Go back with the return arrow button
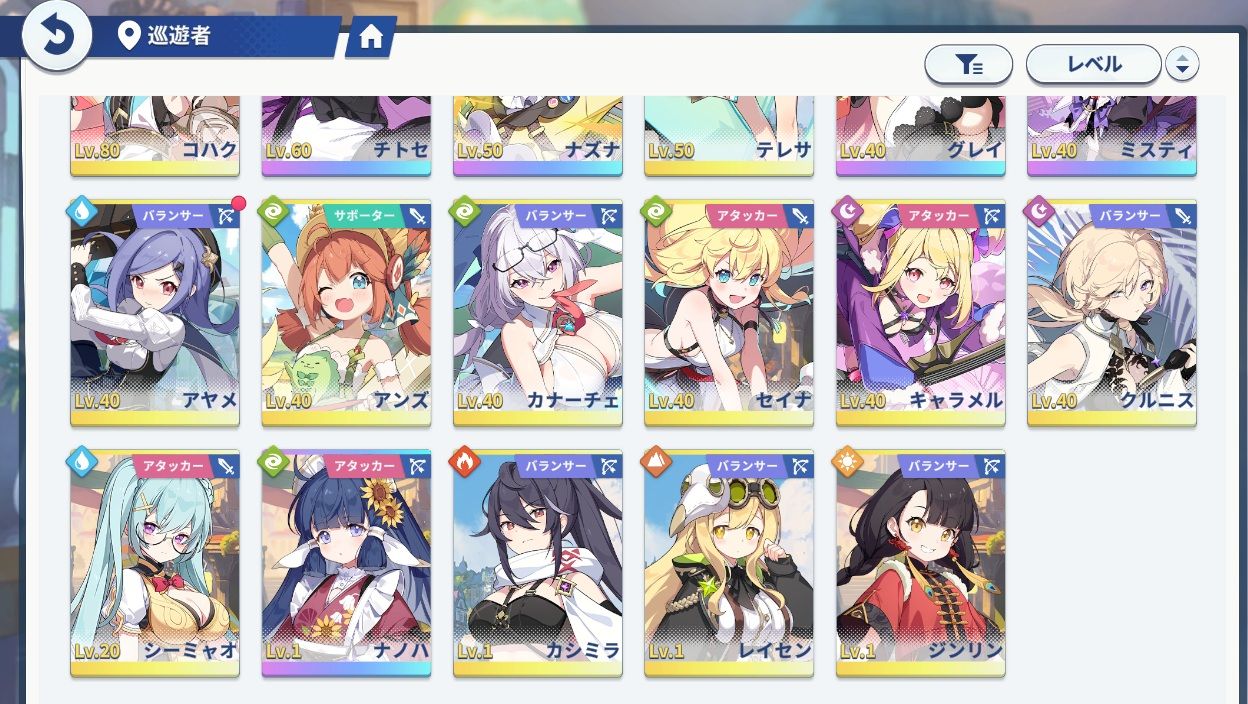 tap(57, 38)
